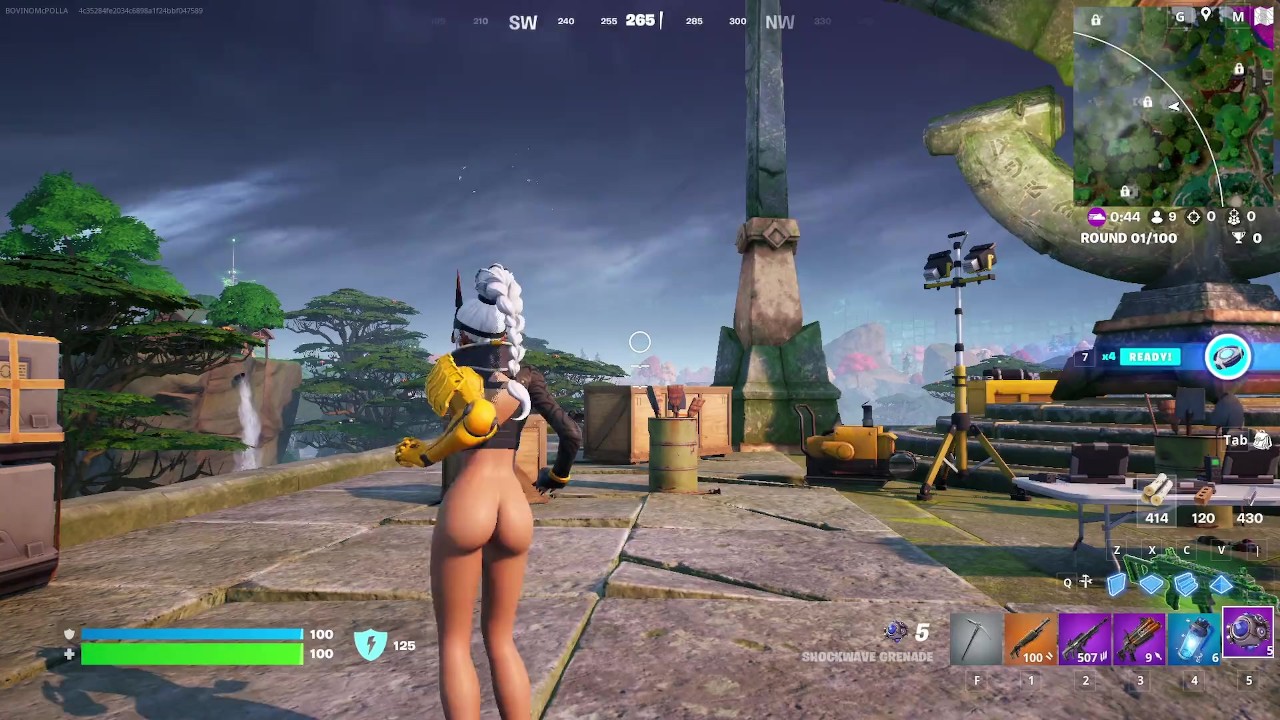Screen dimensions: 1280x720
Task: Equip the shotgun in slot 1
Action: pyautogui.click(x=1030, y=638)
